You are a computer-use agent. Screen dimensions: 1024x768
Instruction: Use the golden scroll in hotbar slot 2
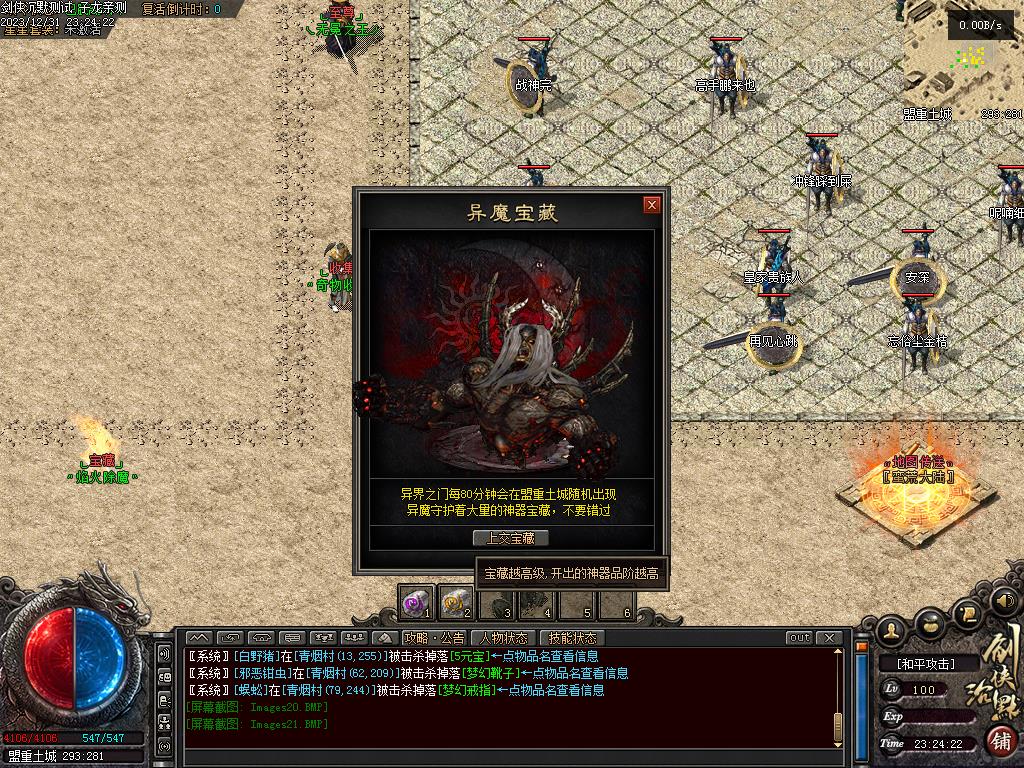pyautogui.click(x=455, y=602)
